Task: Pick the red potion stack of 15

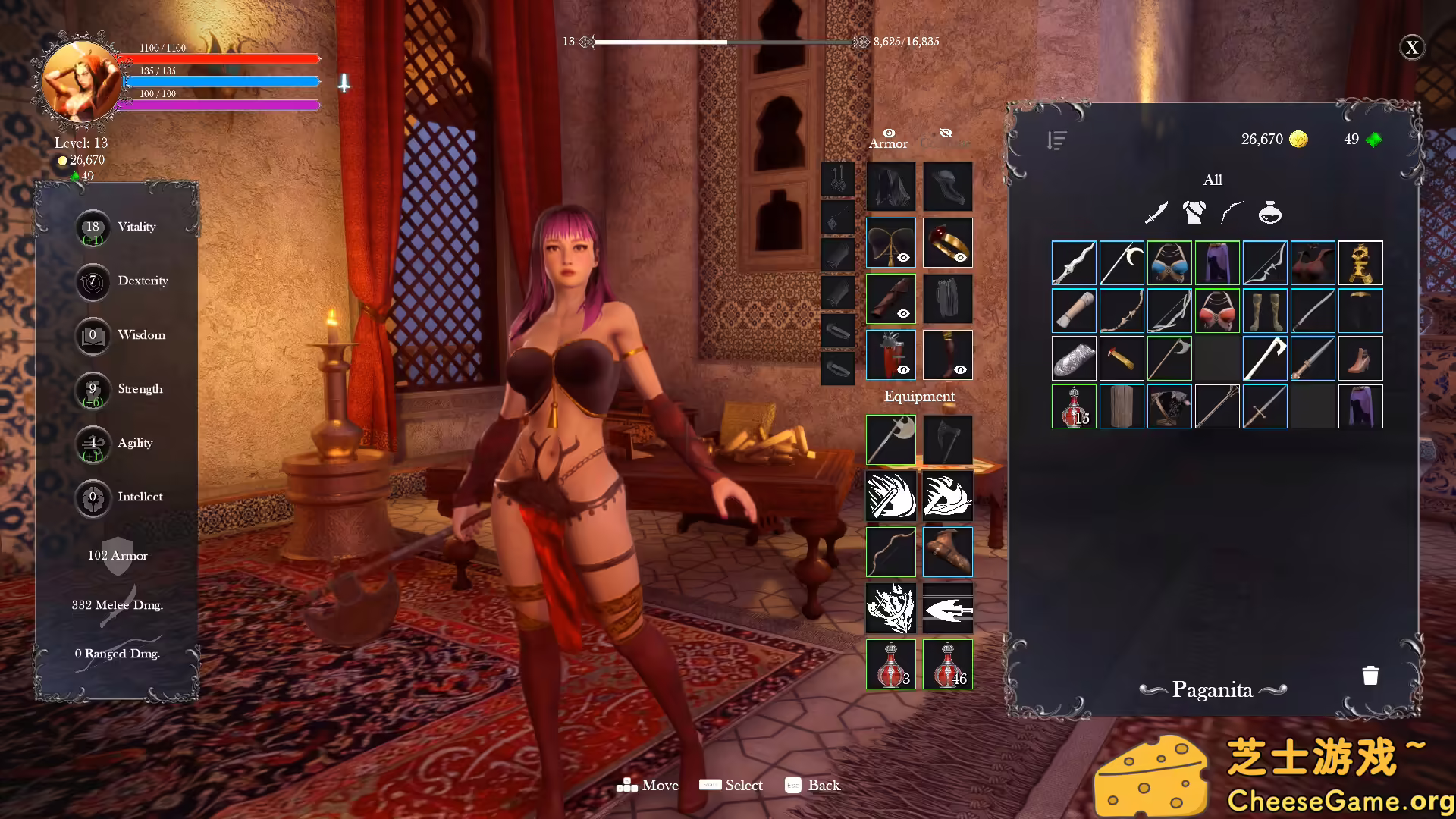Action: (1074, 406)
